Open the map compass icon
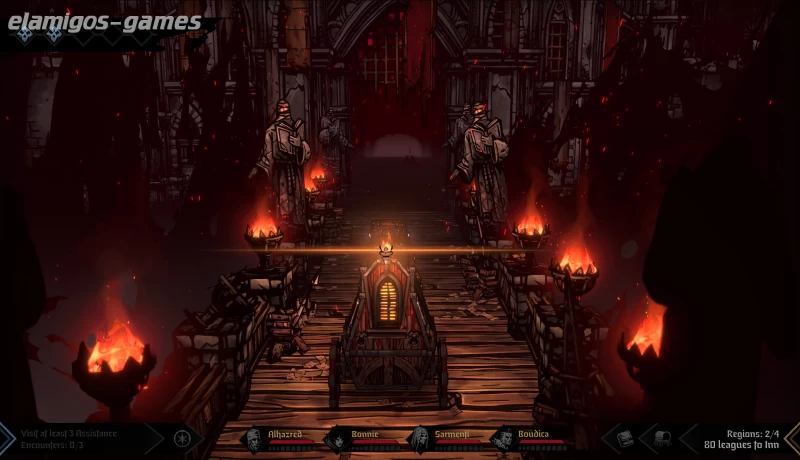This screenshot has height=460, width=800. coord(183,438)
